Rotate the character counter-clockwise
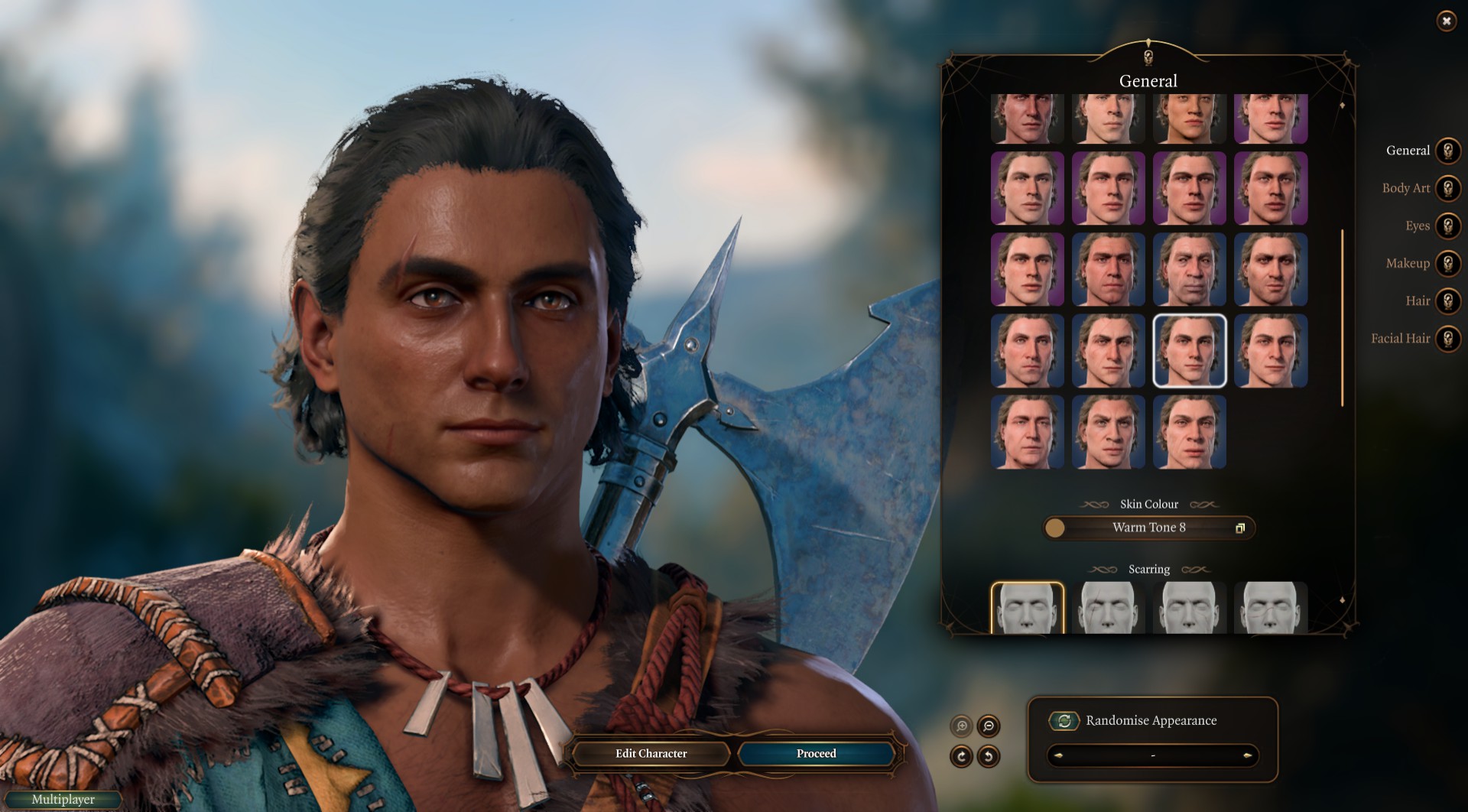 pos(989,756)
